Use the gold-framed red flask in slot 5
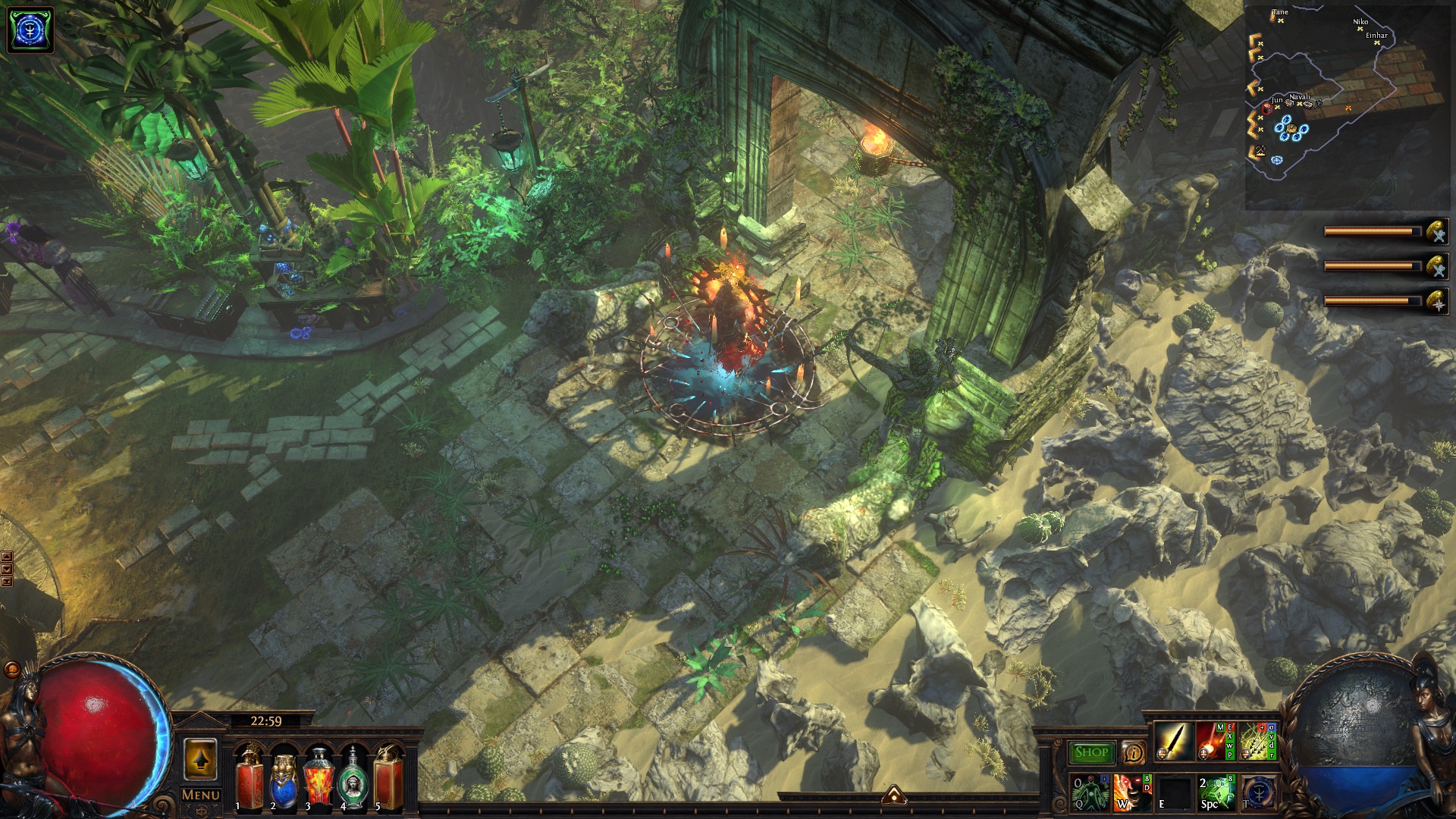The image size is (1456, 819). 388,778
